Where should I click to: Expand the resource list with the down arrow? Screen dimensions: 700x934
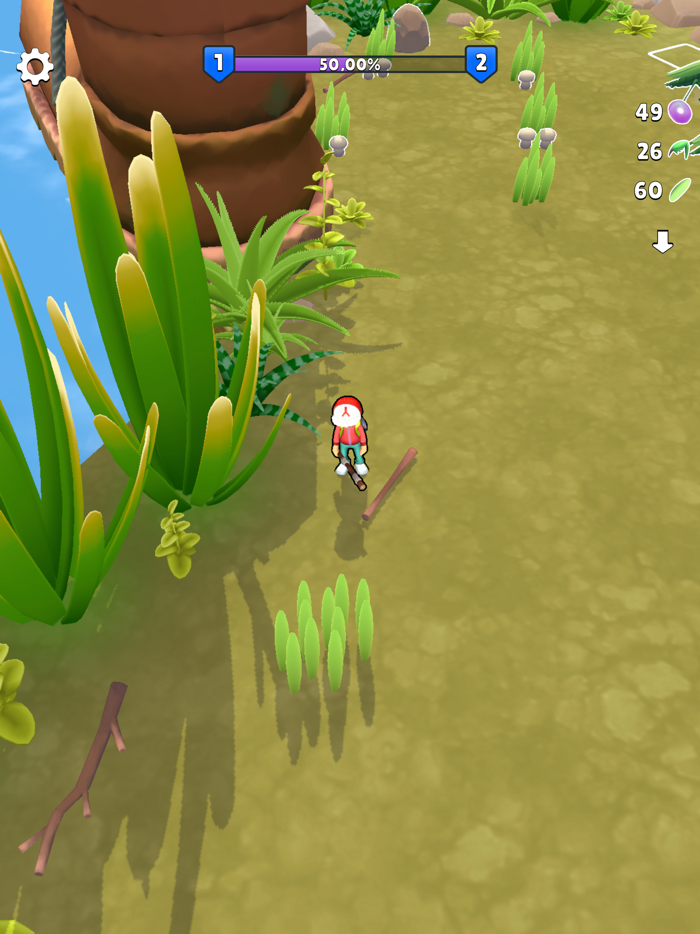click(x=662, y=241)
